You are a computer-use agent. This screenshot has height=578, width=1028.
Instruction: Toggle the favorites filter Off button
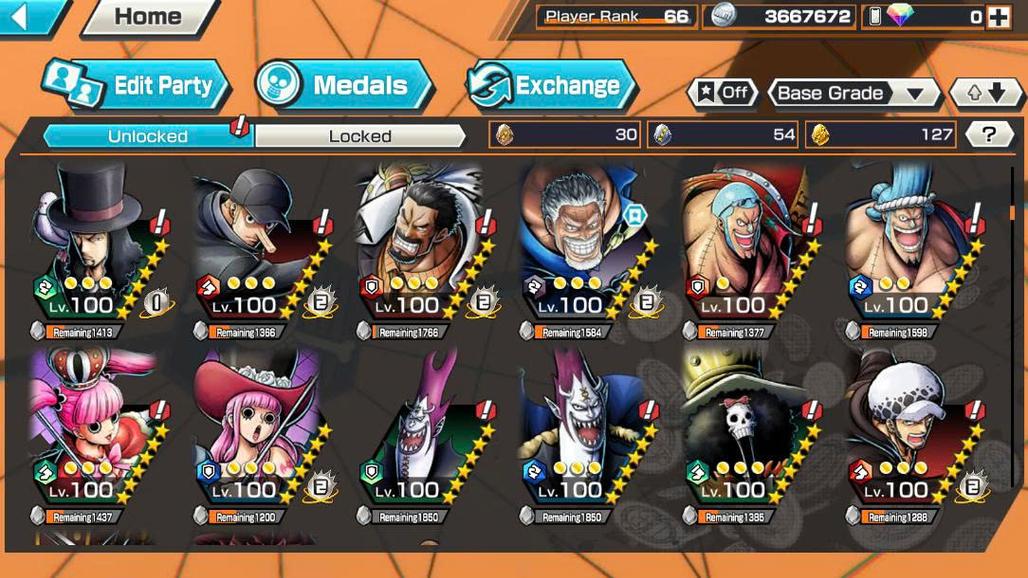tap(722, 93)
